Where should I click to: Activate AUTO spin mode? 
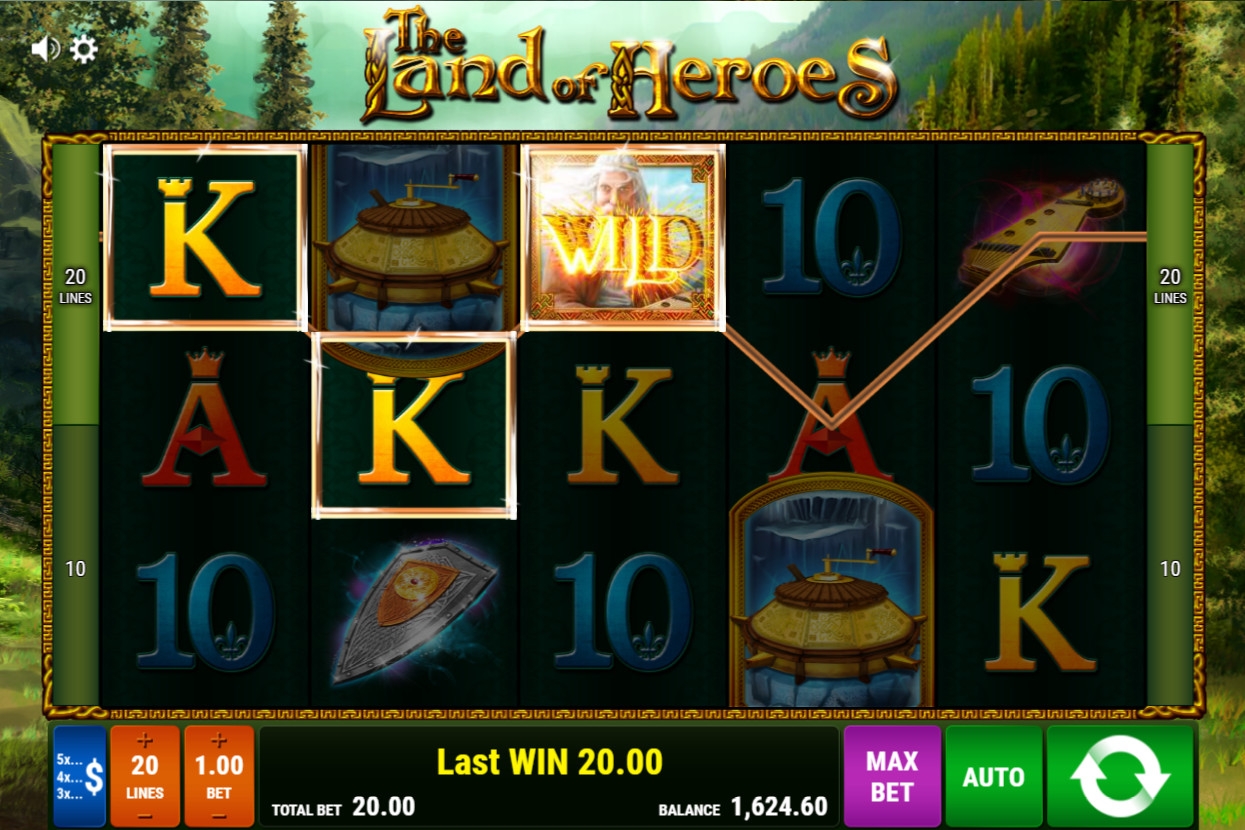(x=993, y=777)
